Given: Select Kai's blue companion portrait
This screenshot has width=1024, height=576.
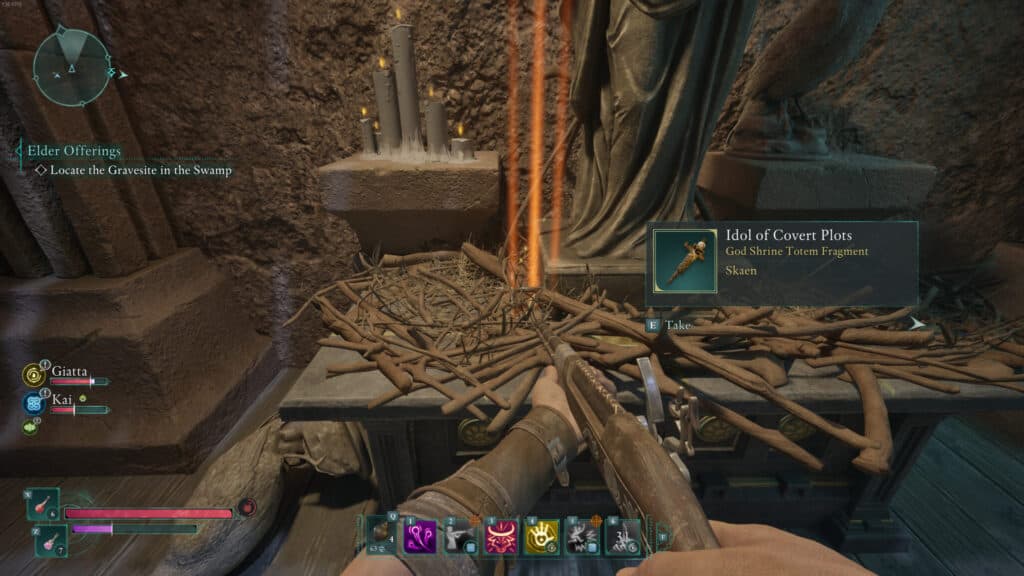Looking at the screenshot, I should pos(32,404).
